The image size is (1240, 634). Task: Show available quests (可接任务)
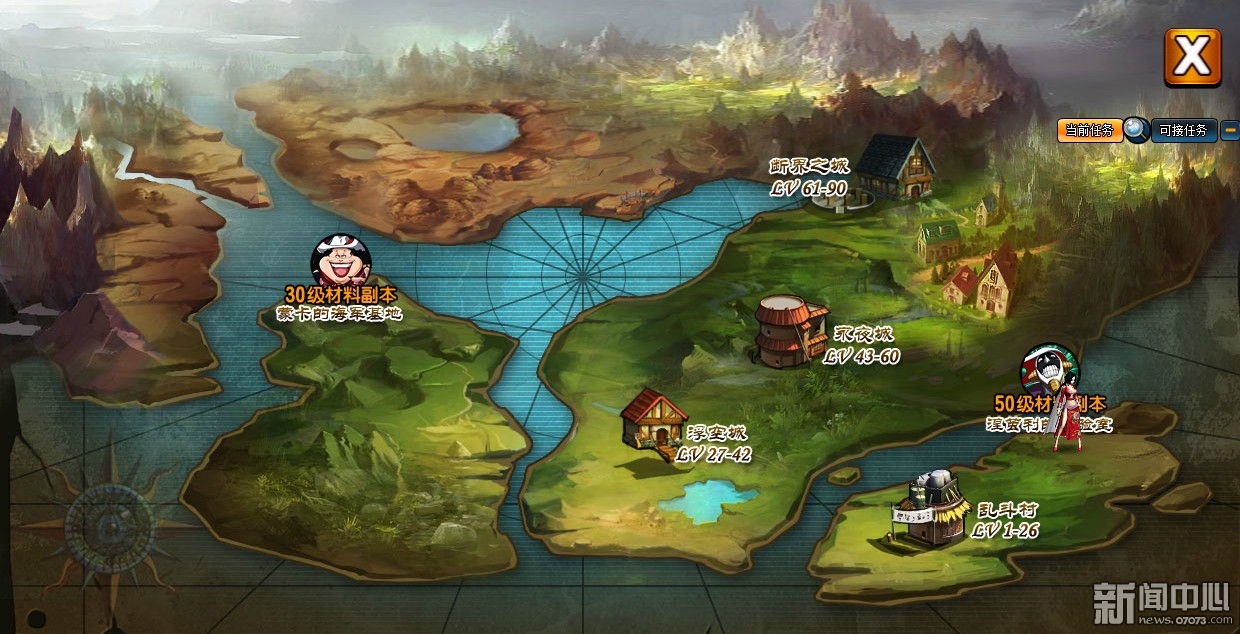1184,130
